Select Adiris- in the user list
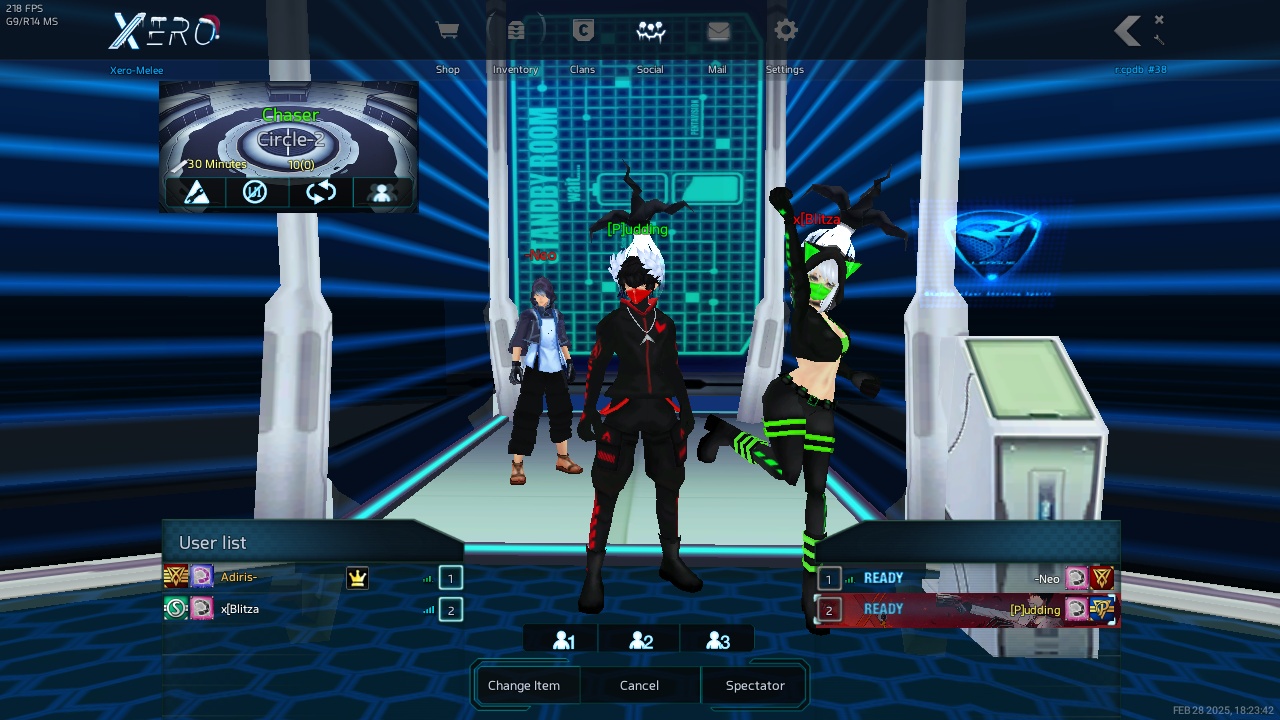This screenshot has height=720, width=1280. pos(239,577)
